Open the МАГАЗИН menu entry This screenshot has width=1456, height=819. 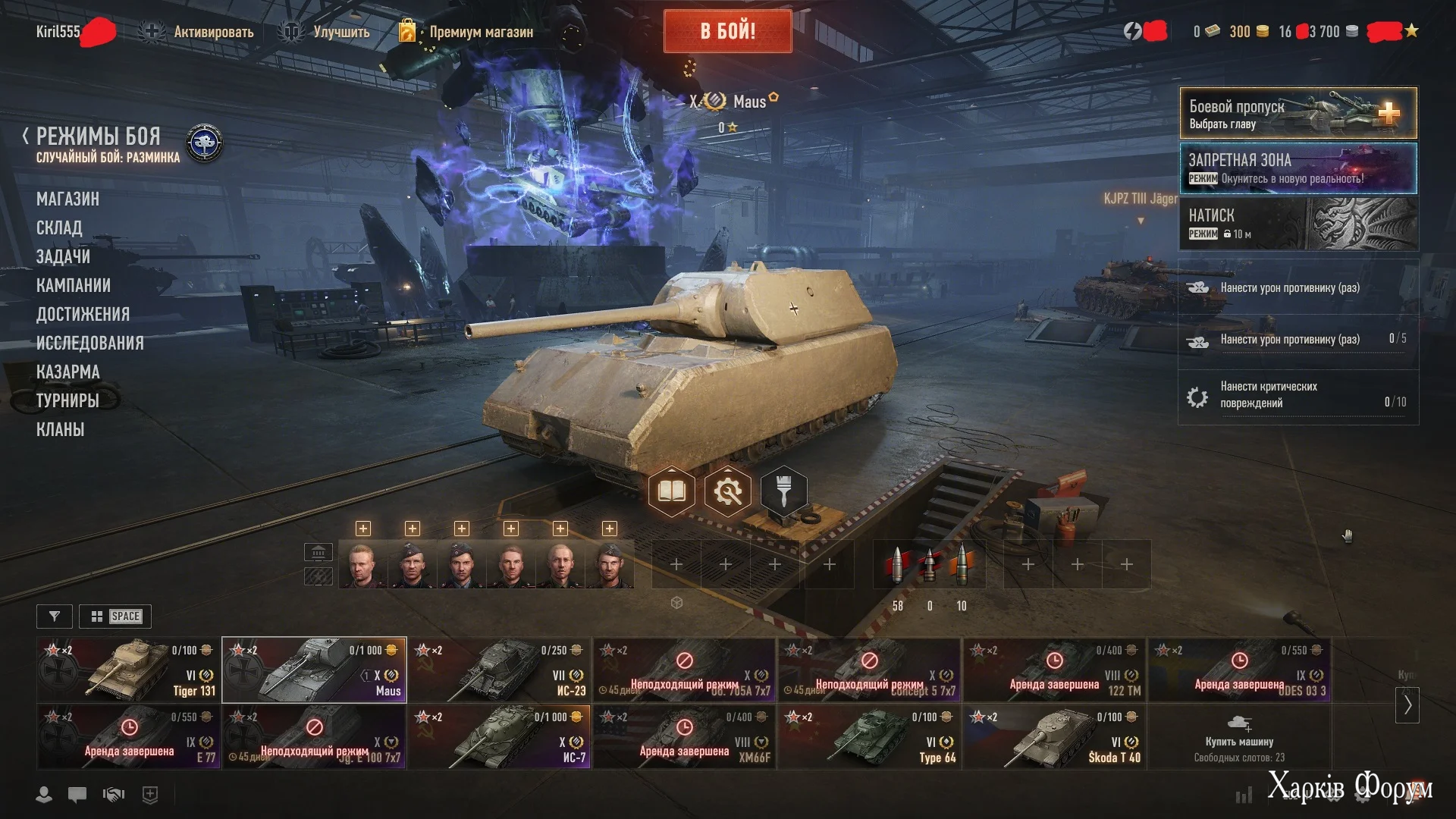click(x=67, y=199)
